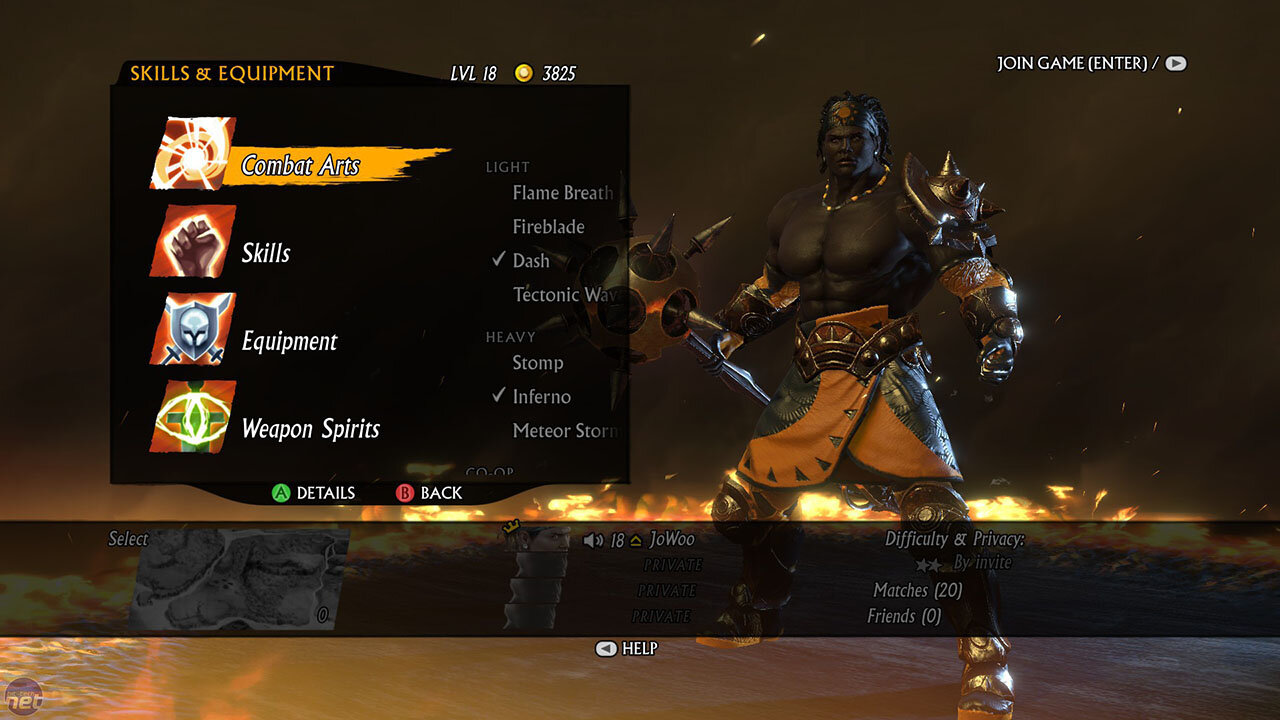Screen dimensions: 1280x720
Task: Select the JoWoo player row
Action: click(670, 540)
